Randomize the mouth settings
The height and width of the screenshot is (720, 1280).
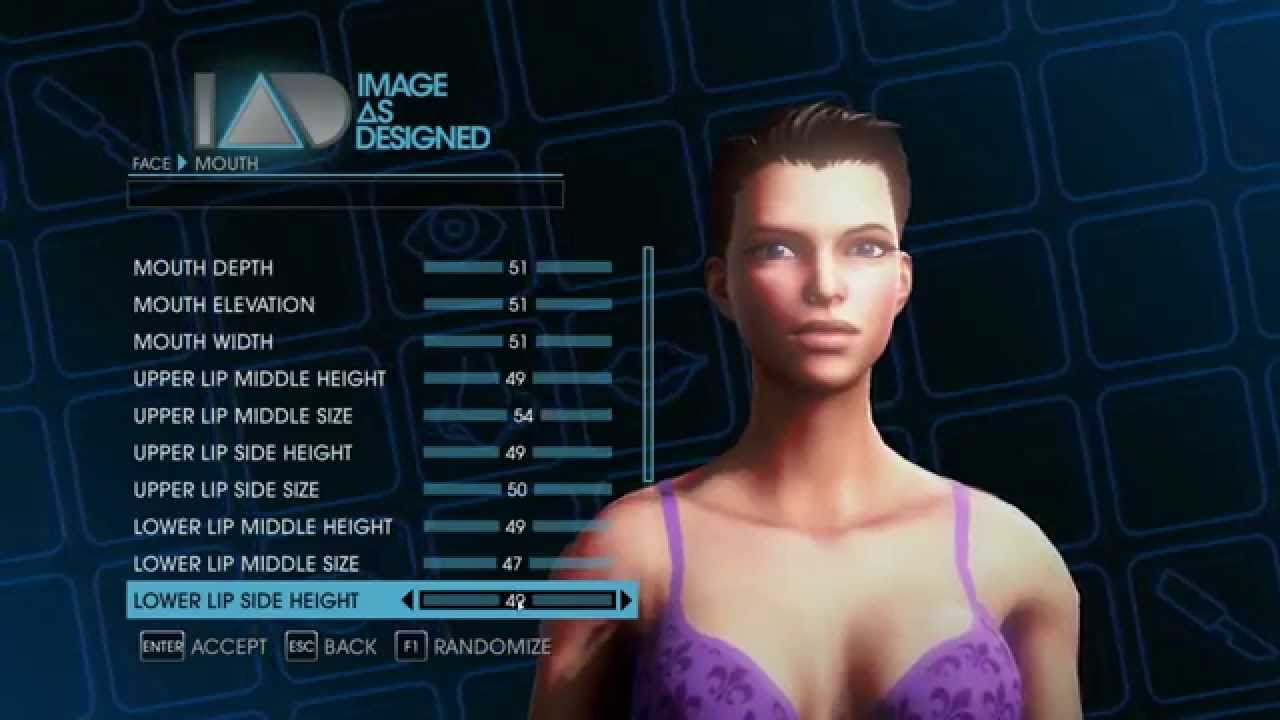[x=473, y=647]
